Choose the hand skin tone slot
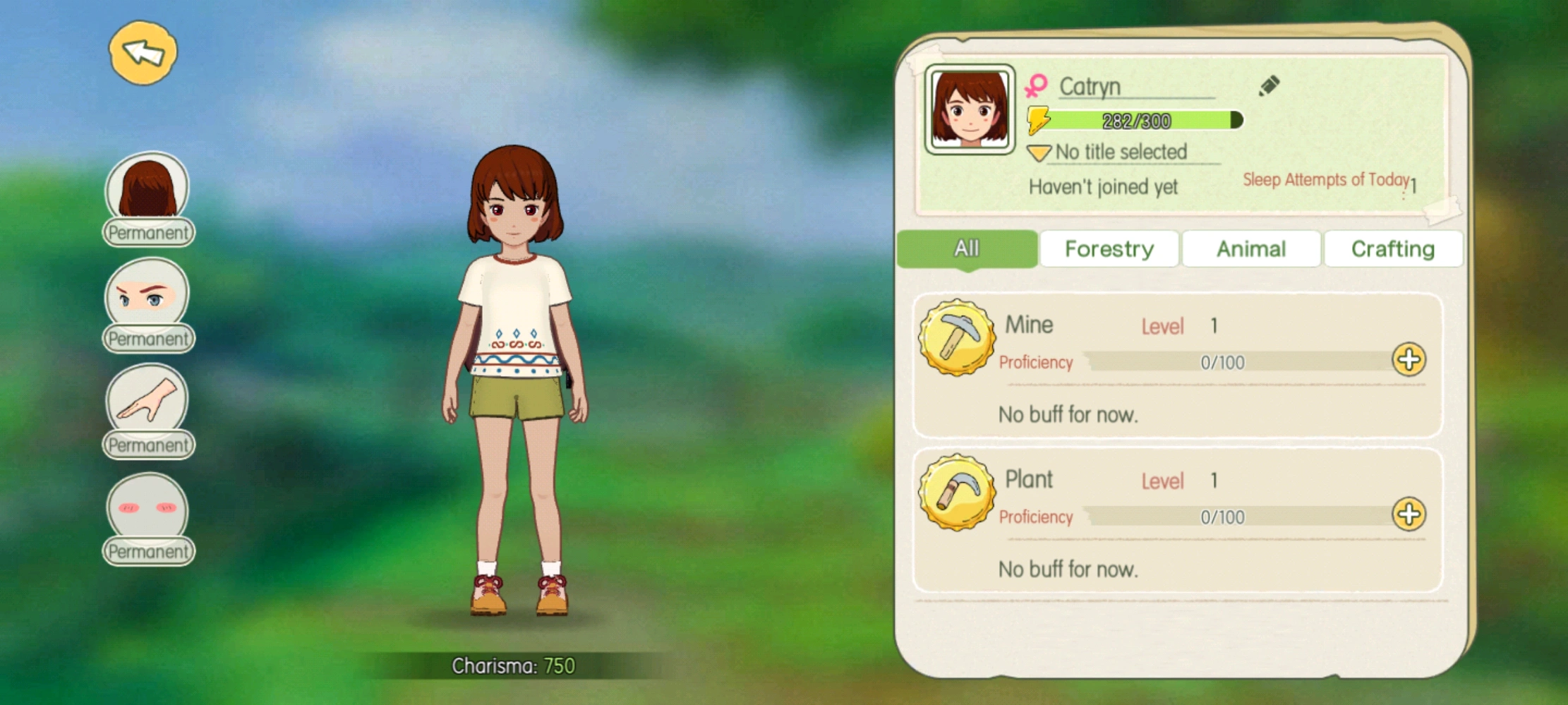 [x=147, y=401]
